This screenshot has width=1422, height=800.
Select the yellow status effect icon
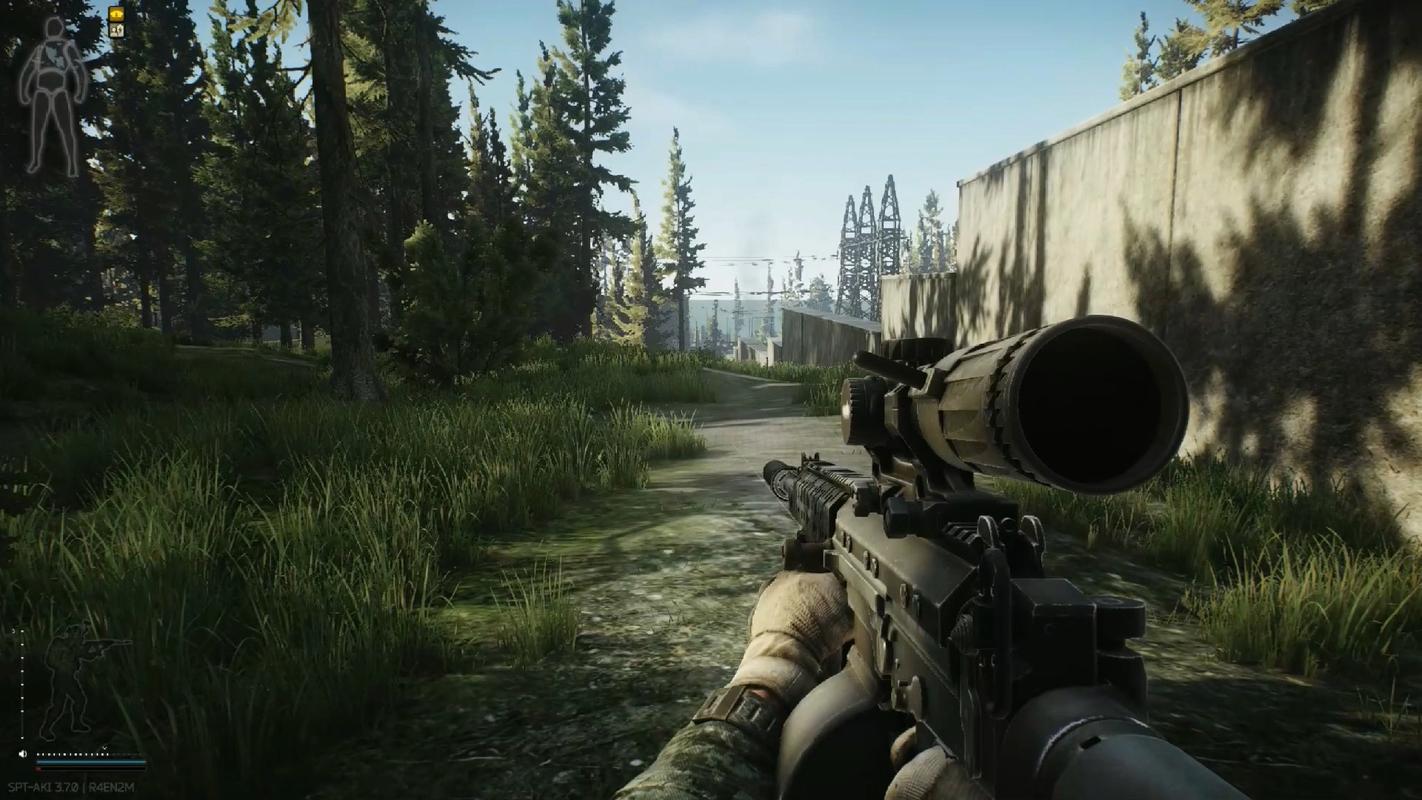(x=116, y=14)
